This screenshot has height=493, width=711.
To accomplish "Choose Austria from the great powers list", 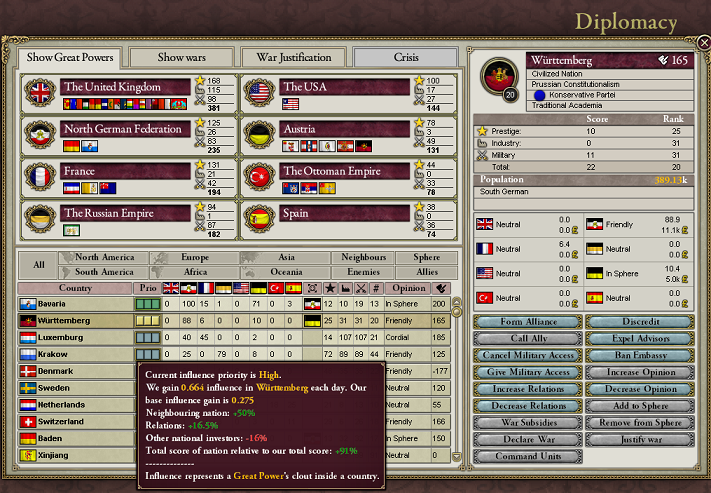I will pos(345,129).
